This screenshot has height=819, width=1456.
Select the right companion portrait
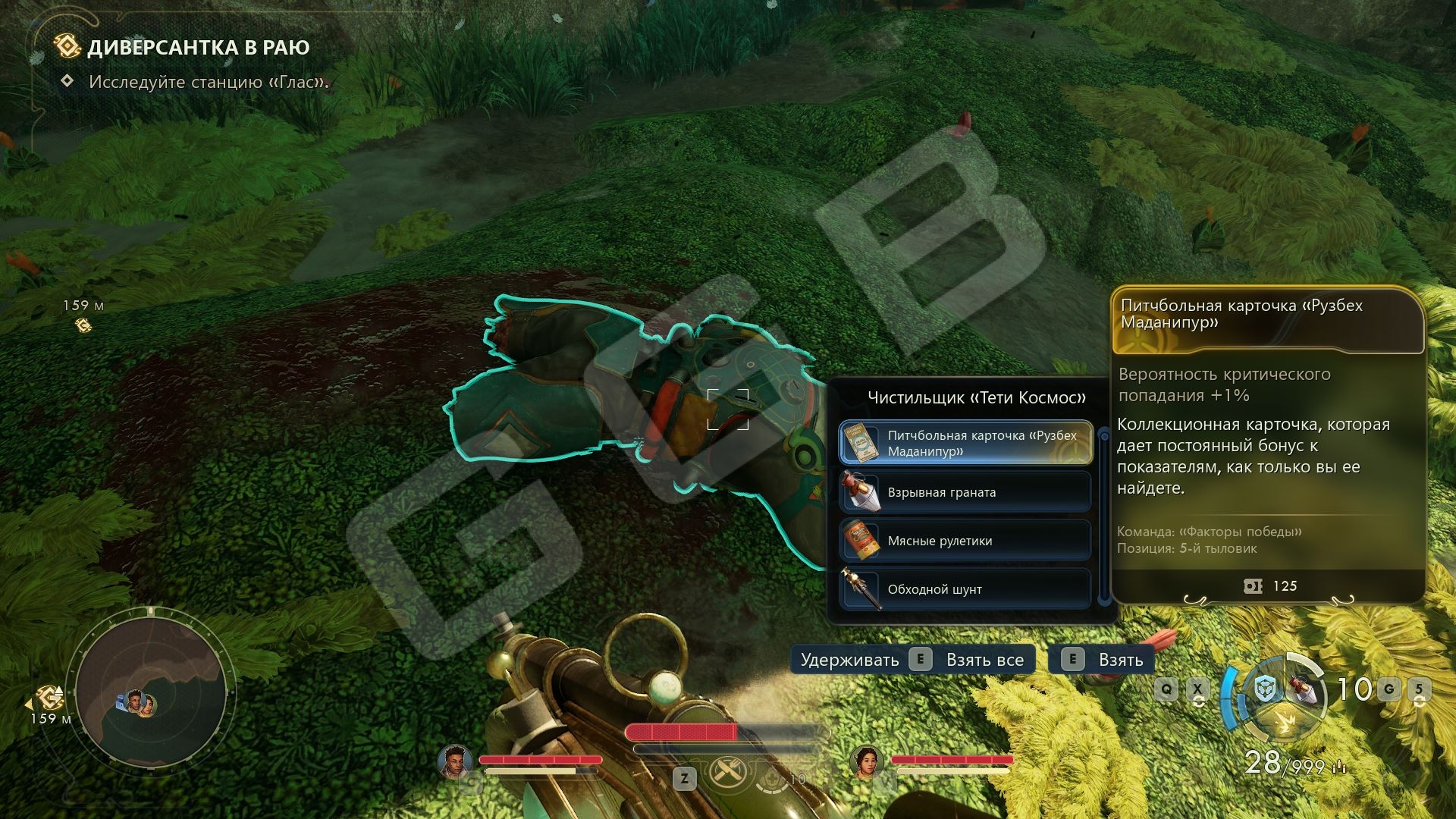(865, 761)
